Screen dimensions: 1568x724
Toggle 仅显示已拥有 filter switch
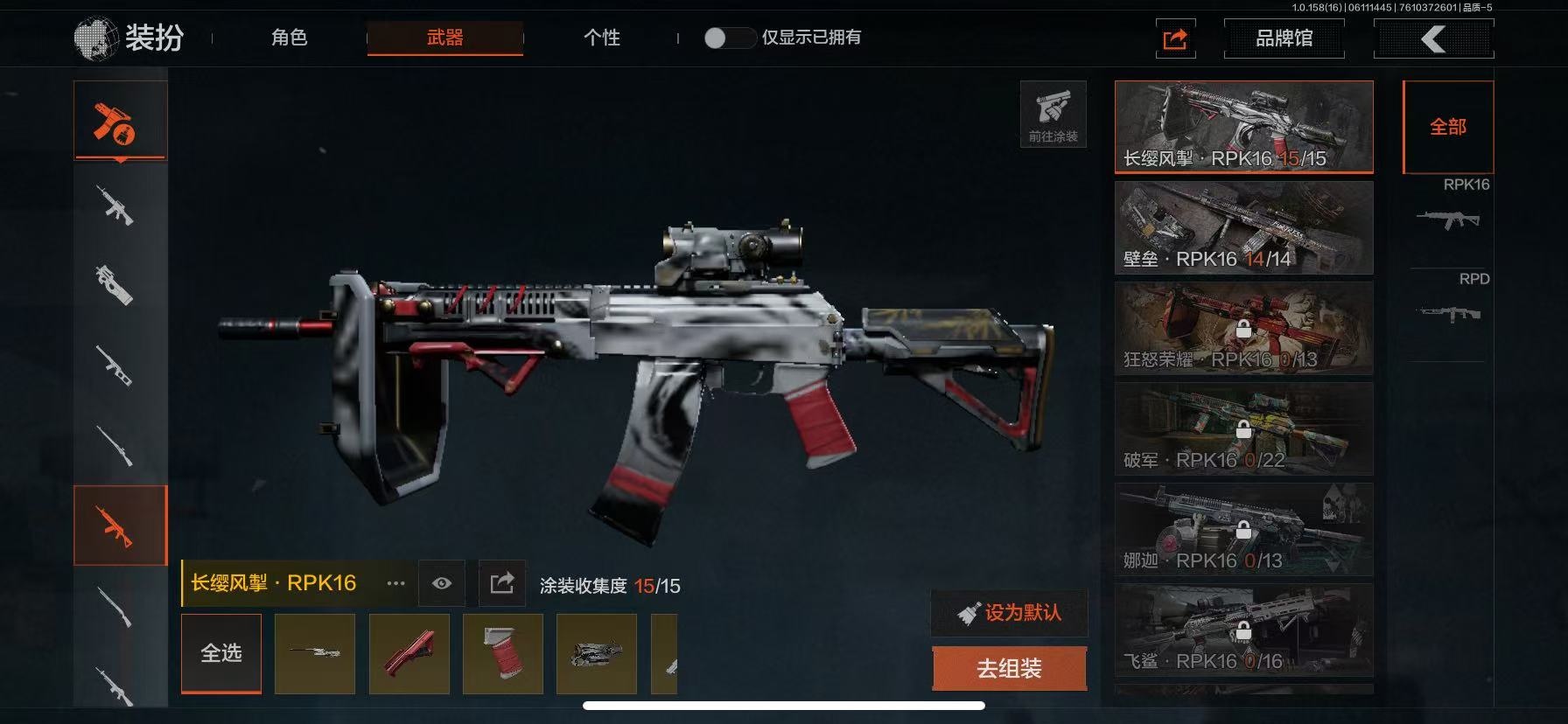(x=728, y=38)
